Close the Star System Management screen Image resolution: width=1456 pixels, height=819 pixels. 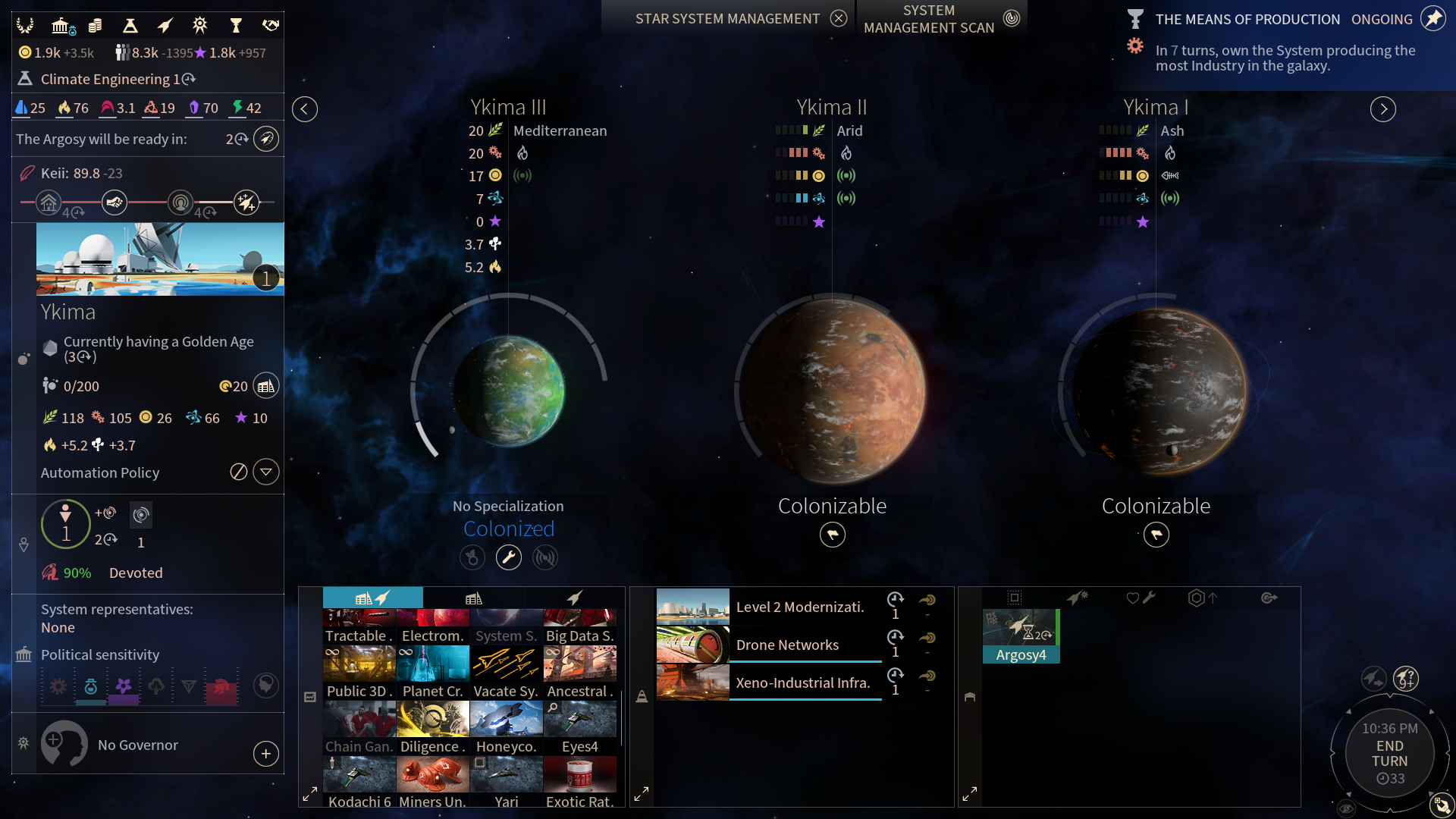(x=838, y=18)
